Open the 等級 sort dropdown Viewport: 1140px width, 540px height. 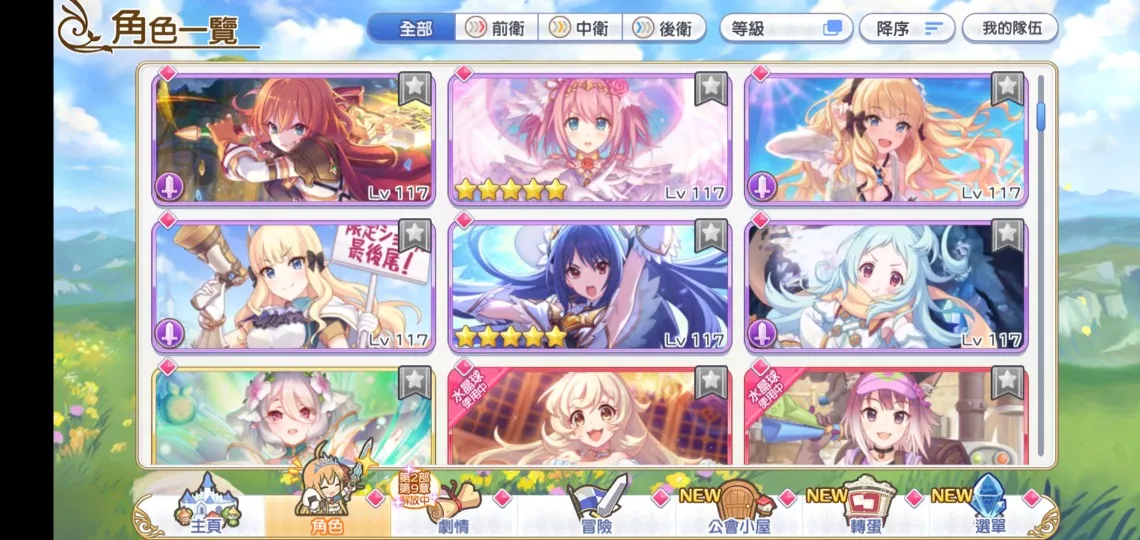pyautogui.click(x=786, y=28)
